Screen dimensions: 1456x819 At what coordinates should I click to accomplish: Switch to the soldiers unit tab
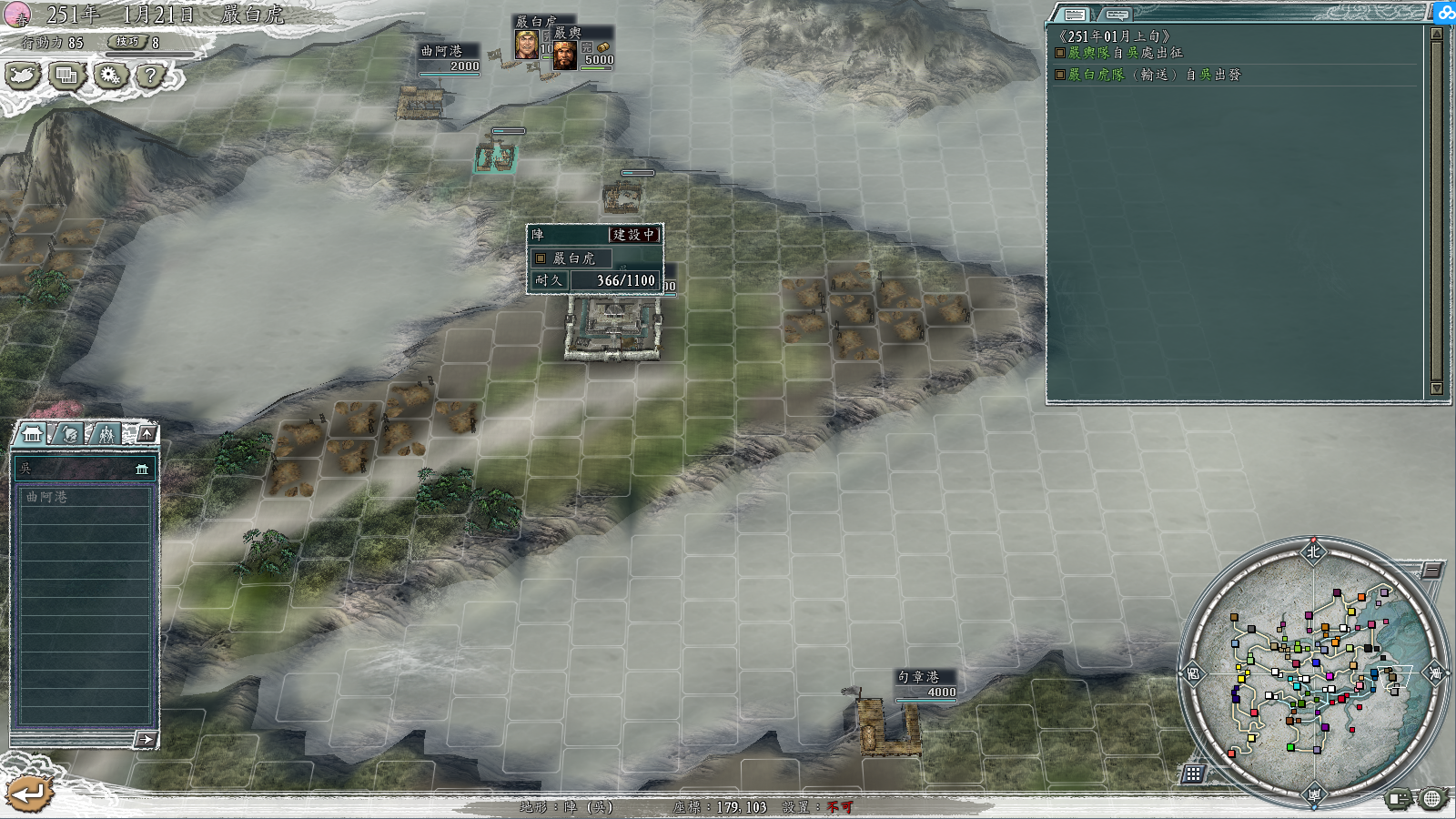[106, 434]
